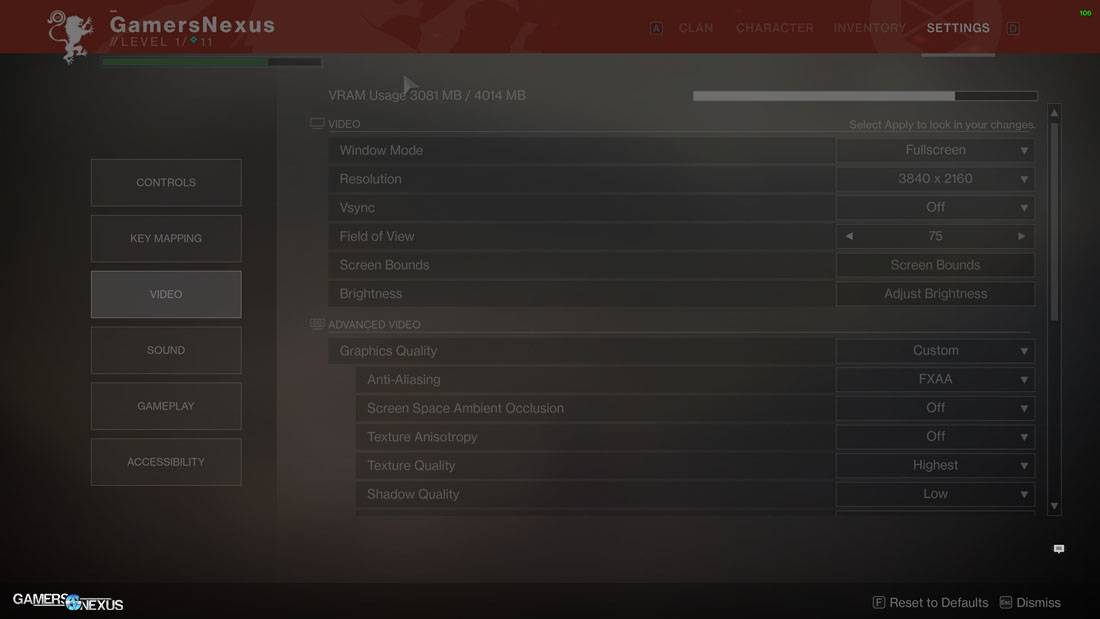
Task: Select the Key Mapping section
Action: click(166, 239)
